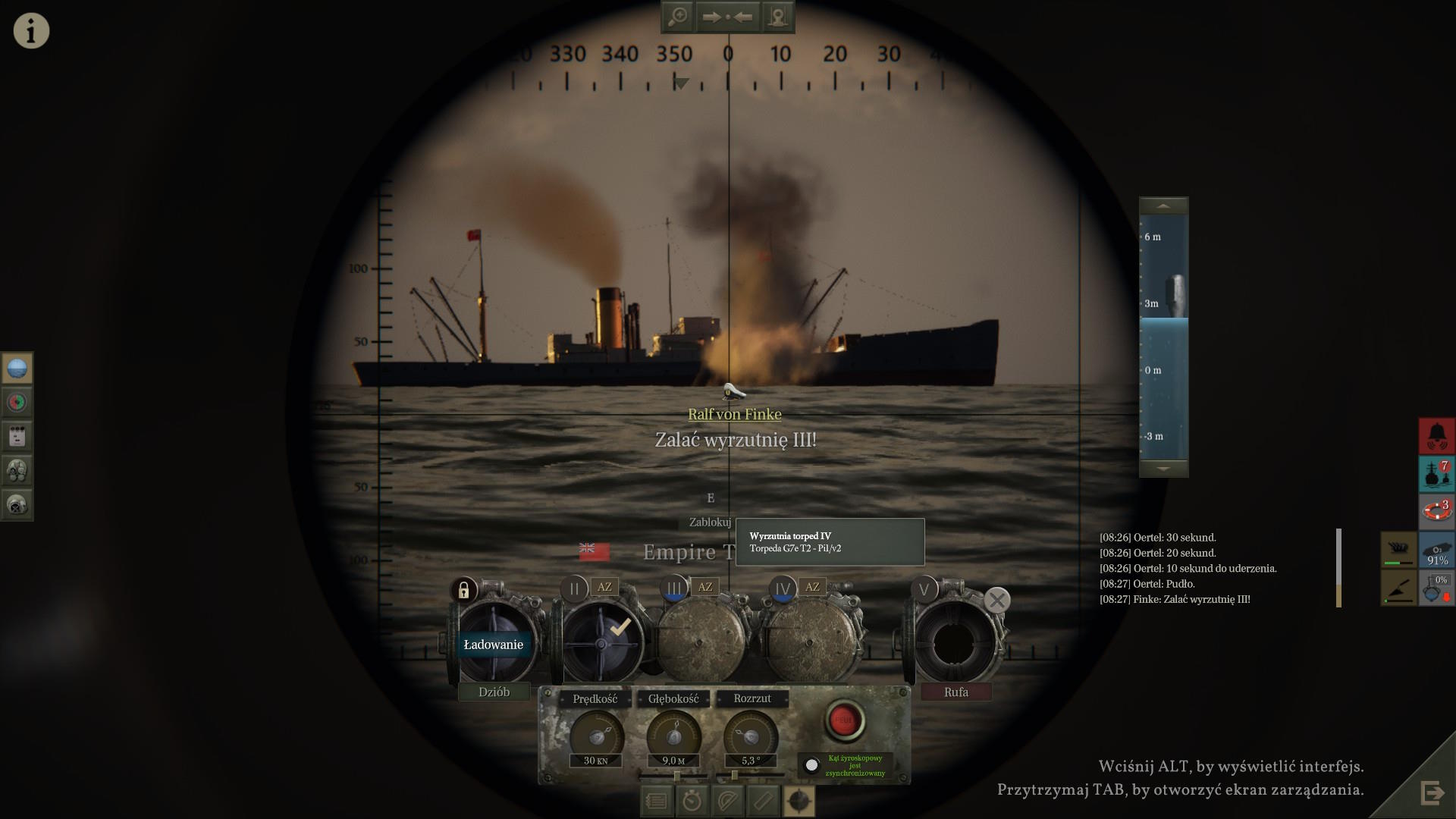The height and width of the screenshot is (819, 1456).
Task: Open the notes list tool
Action: point(657,801)
